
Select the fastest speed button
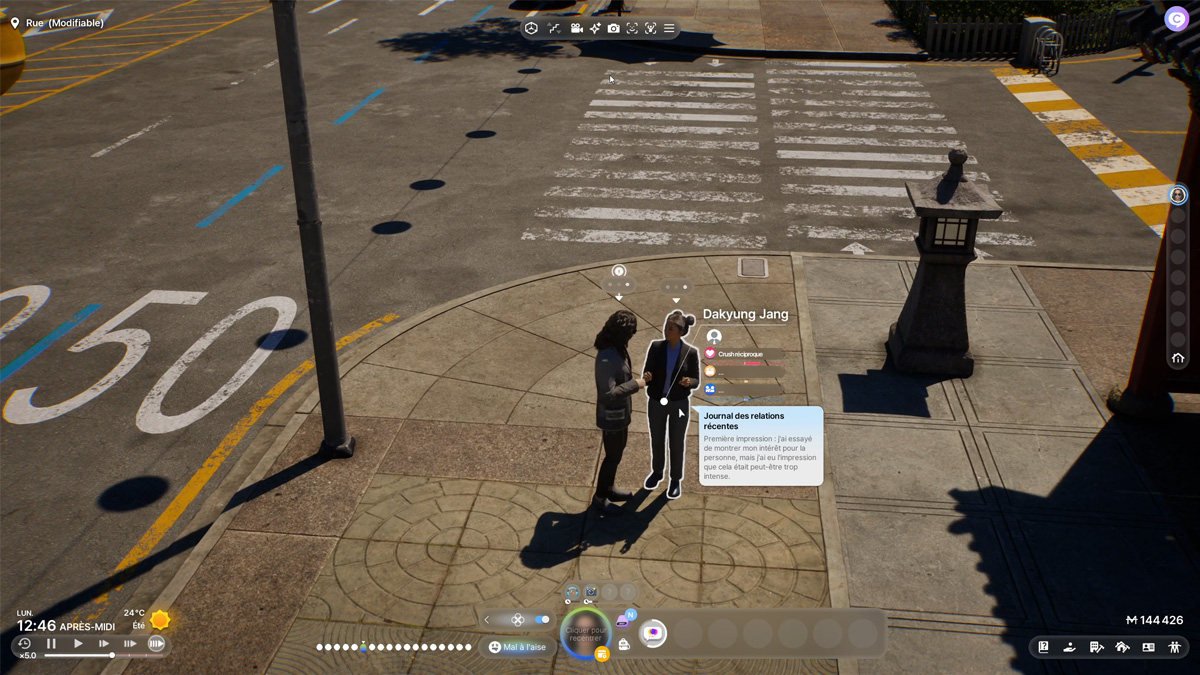coord(156,644)
